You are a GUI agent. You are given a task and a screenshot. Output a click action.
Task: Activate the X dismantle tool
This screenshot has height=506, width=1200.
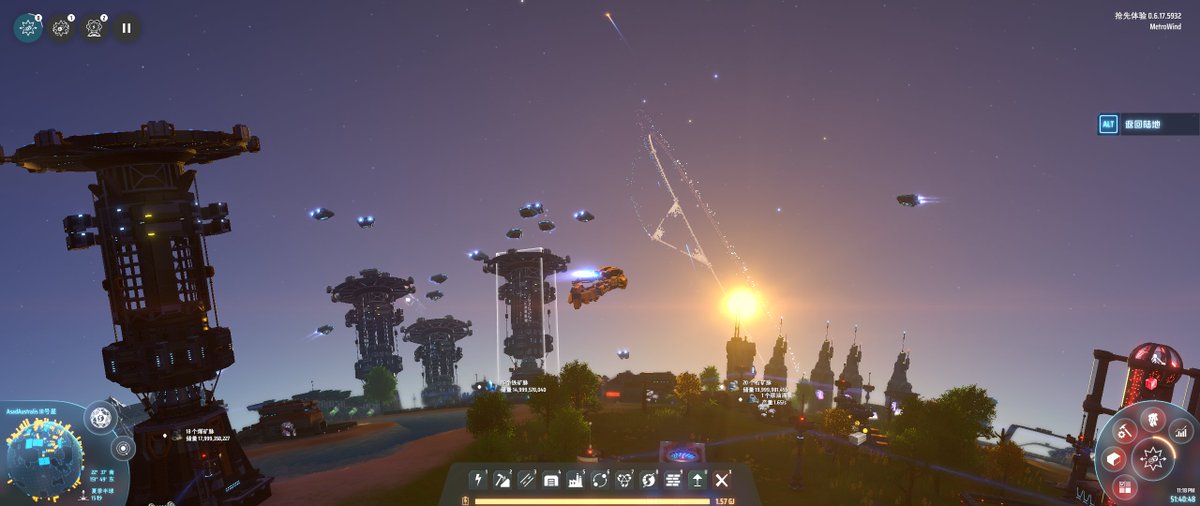pyautogui.click(x=722, y=480)
